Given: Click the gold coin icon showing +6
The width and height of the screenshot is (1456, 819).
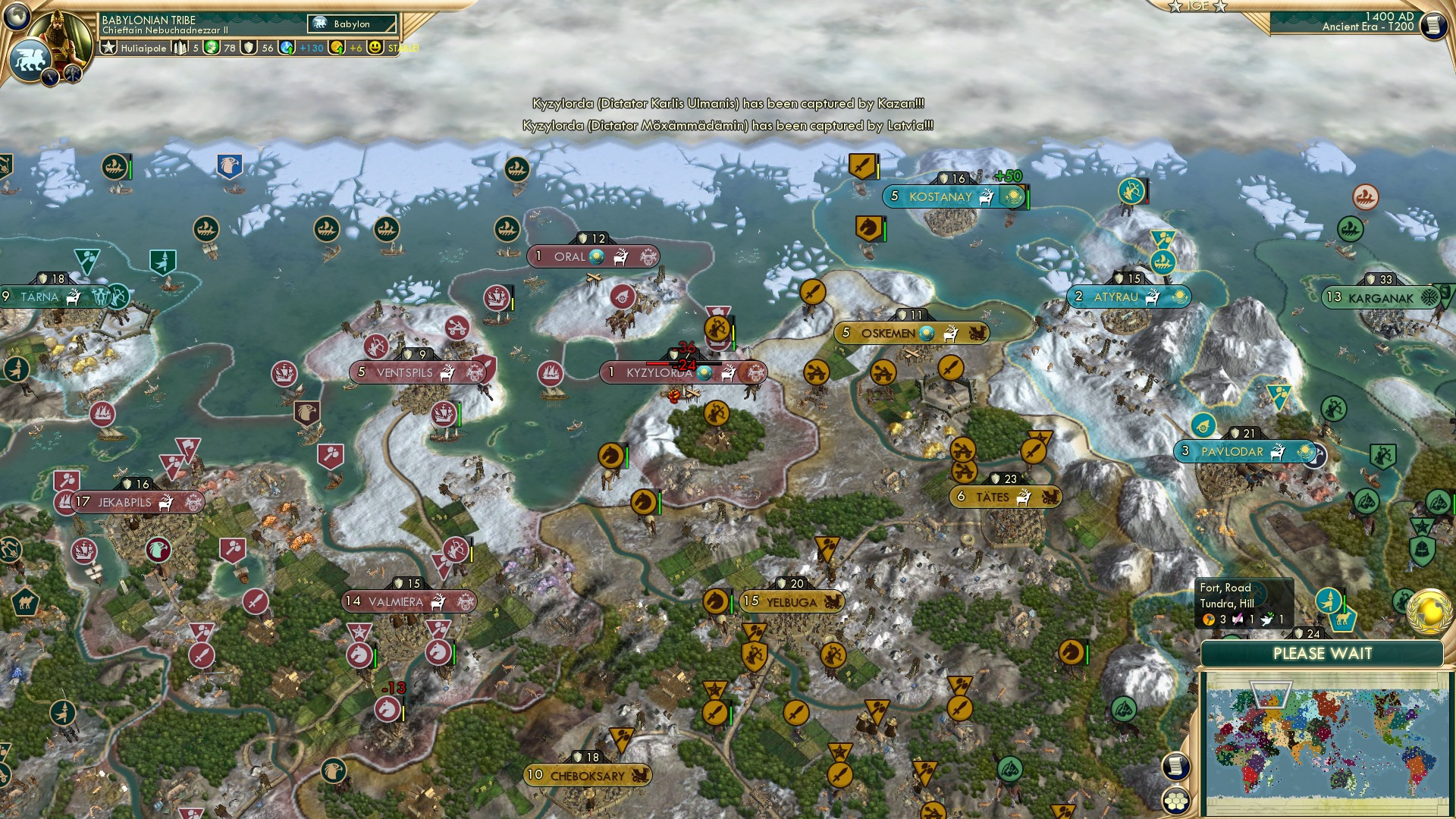Looking at the screenshot, I should (337, 47).
